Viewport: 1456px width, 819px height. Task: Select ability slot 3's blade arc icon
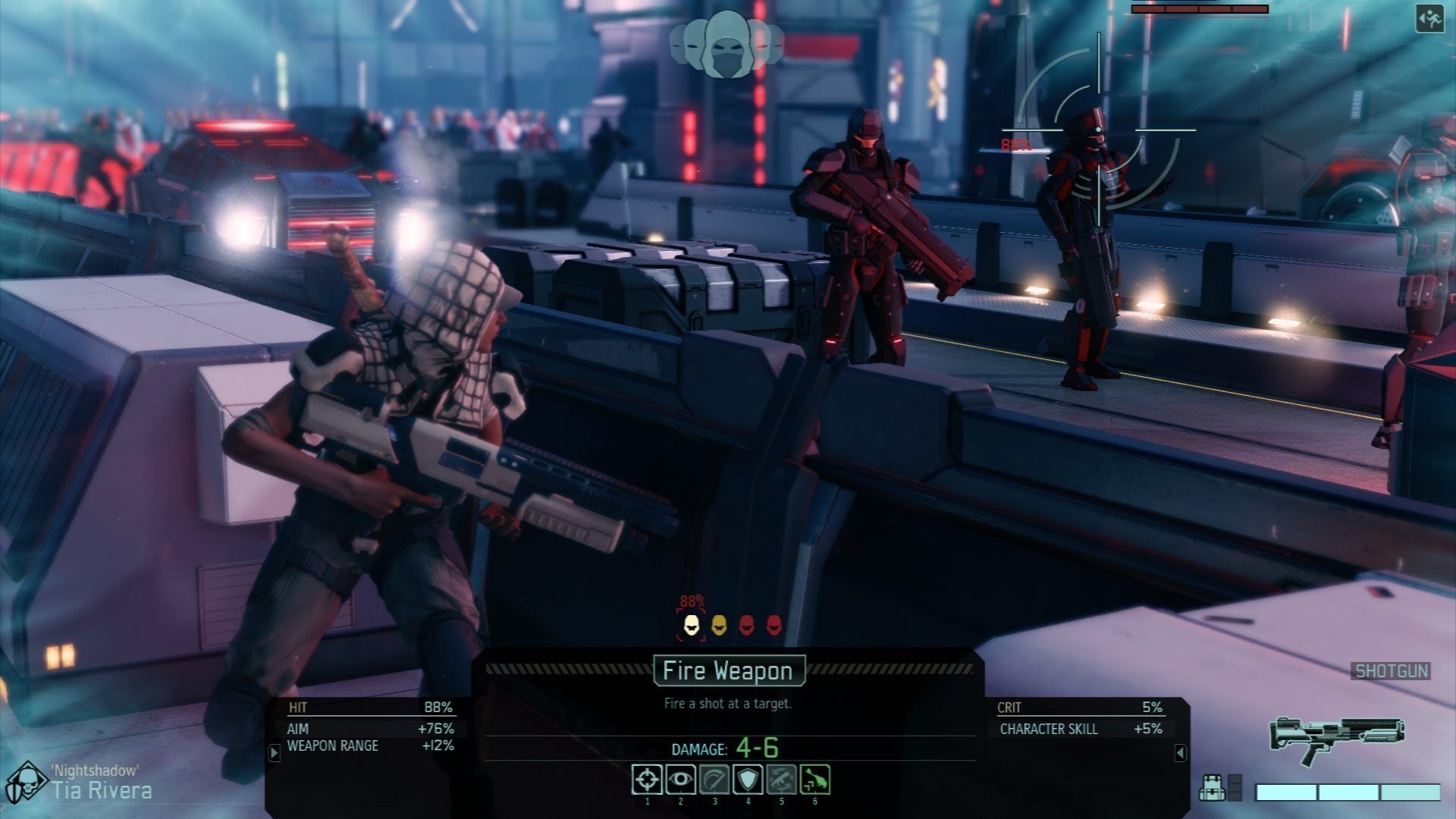(715, 780)
